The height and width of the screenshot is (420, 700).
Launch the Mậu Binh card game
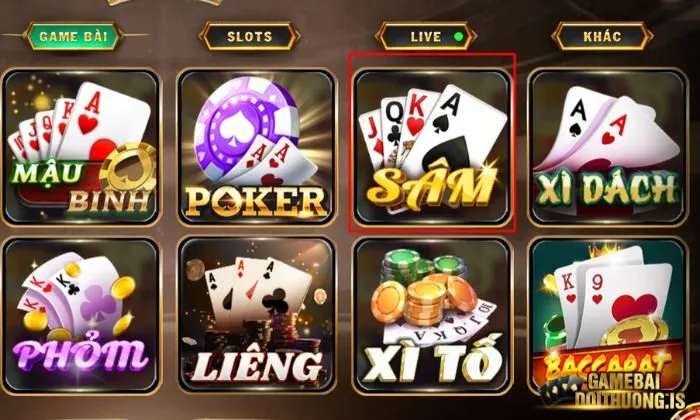pyautogui.click(x=81, y=147)
